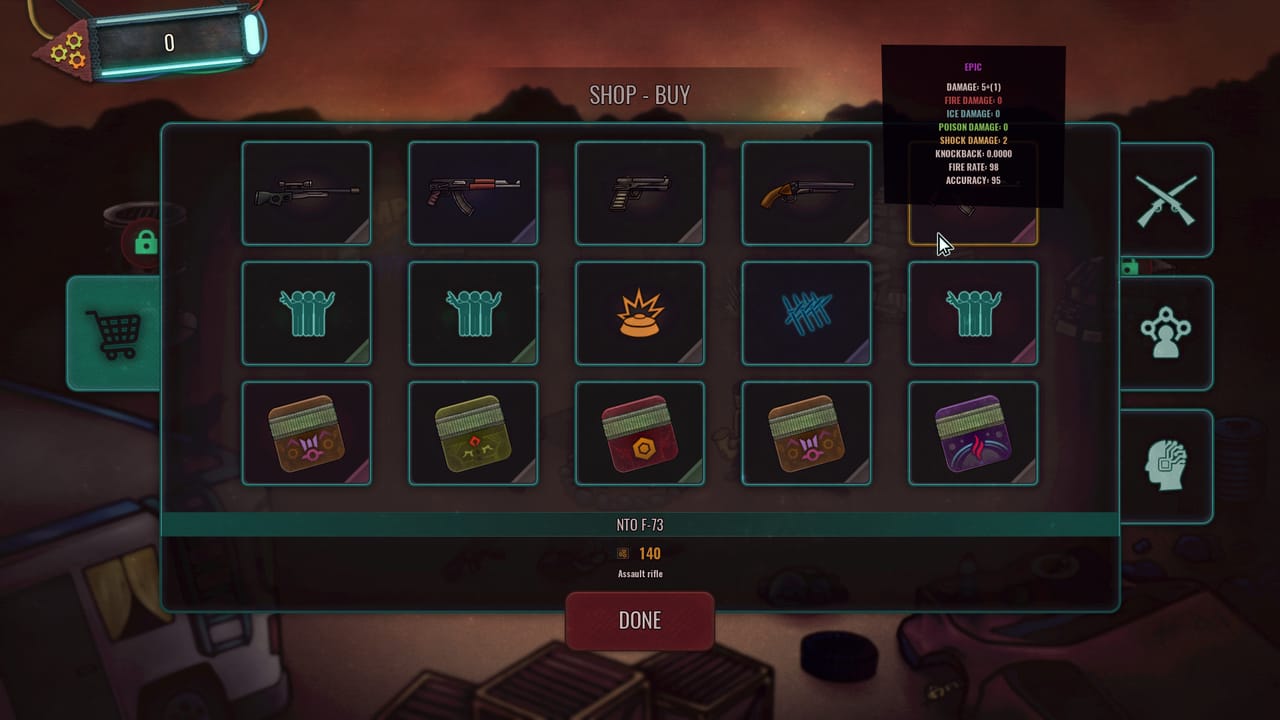1280x720 pixels.
Task: Select the purple fire grenade jar
Action: [x=972, y=433]
